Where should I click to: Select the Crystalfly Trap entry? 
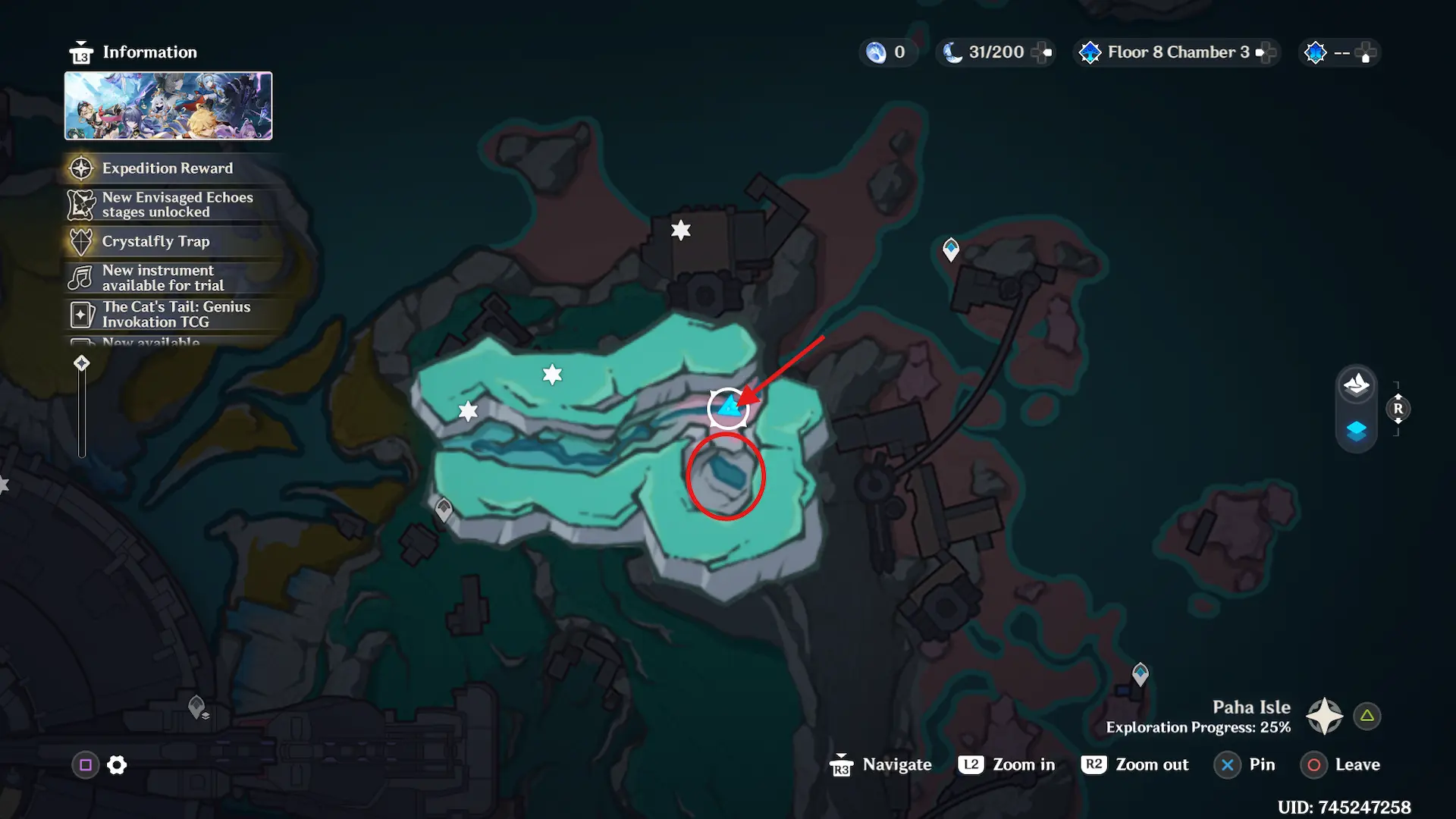[155, 241]
